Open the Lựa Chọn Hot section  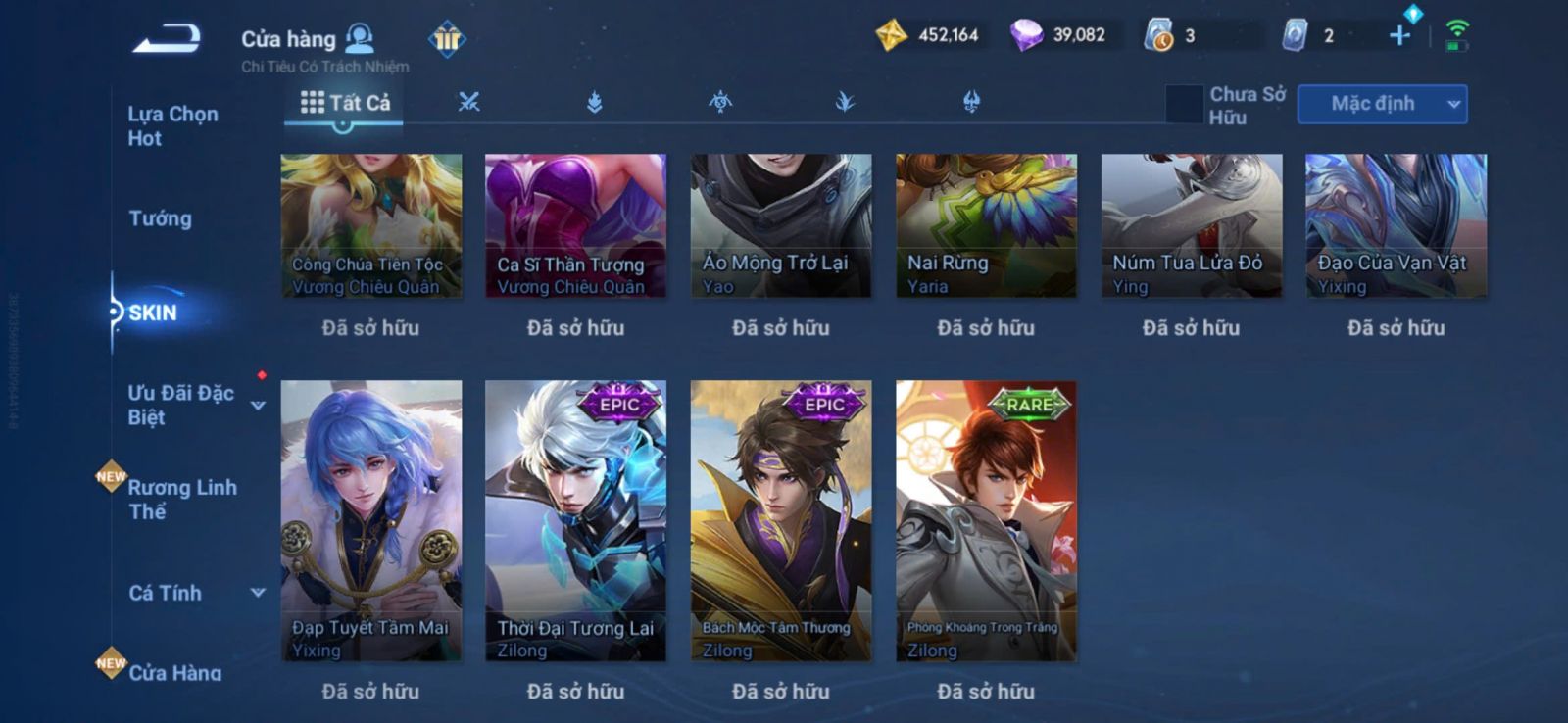click(x=172, y=126)
